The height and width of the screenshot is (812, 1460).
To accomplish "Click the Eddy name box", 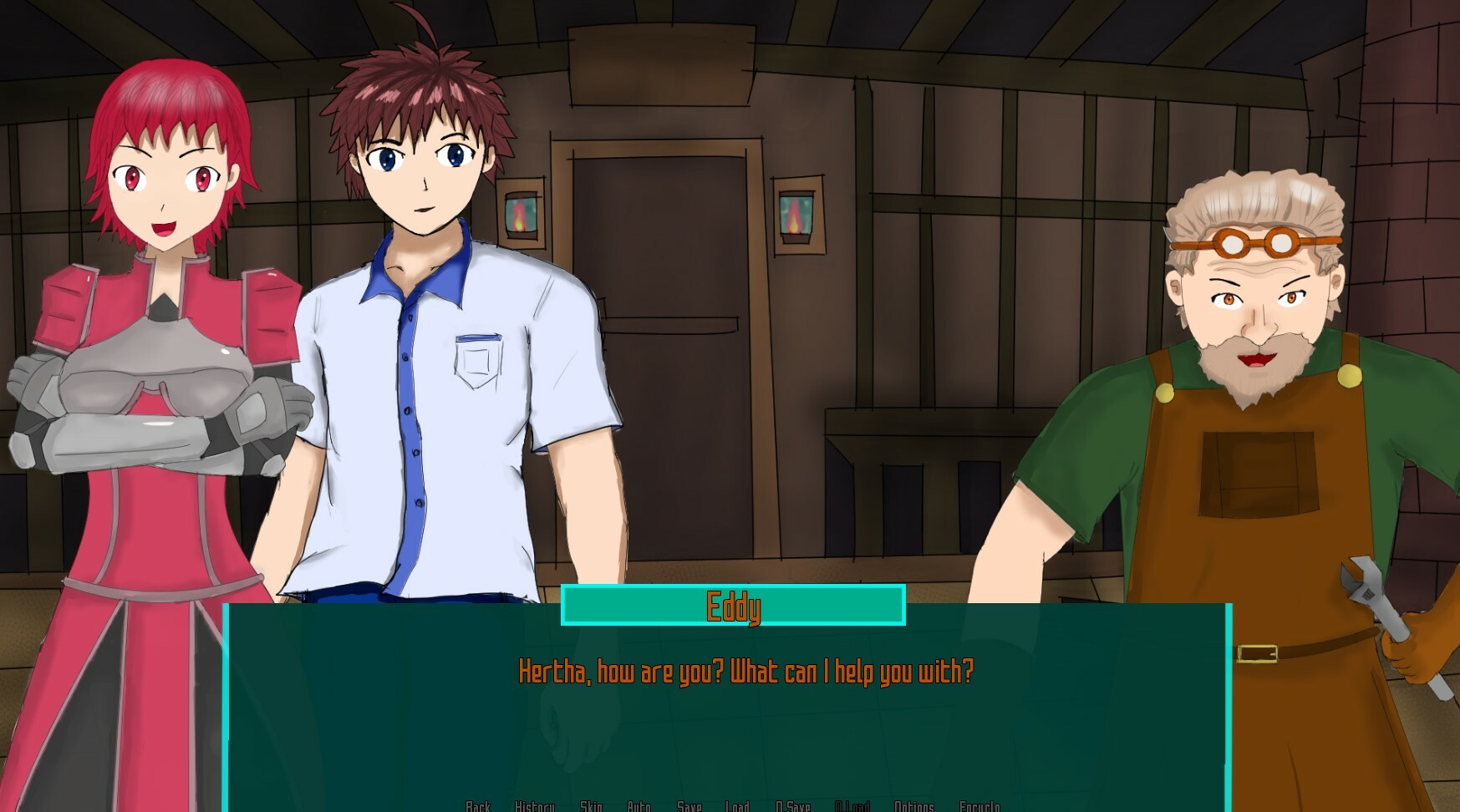I will tap(734, 607).
